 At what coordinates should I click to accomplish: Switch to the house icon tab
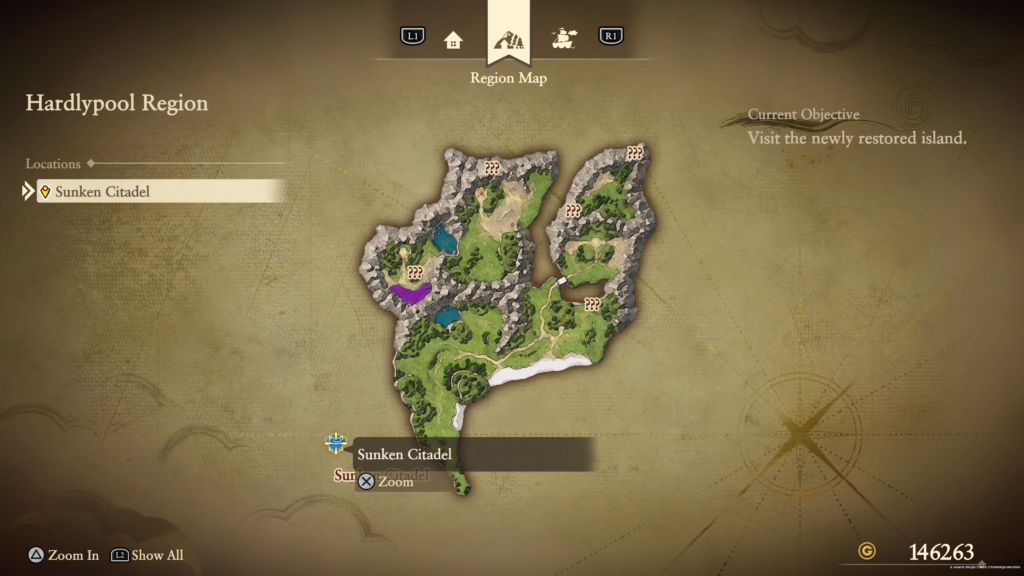pos(453,39)
